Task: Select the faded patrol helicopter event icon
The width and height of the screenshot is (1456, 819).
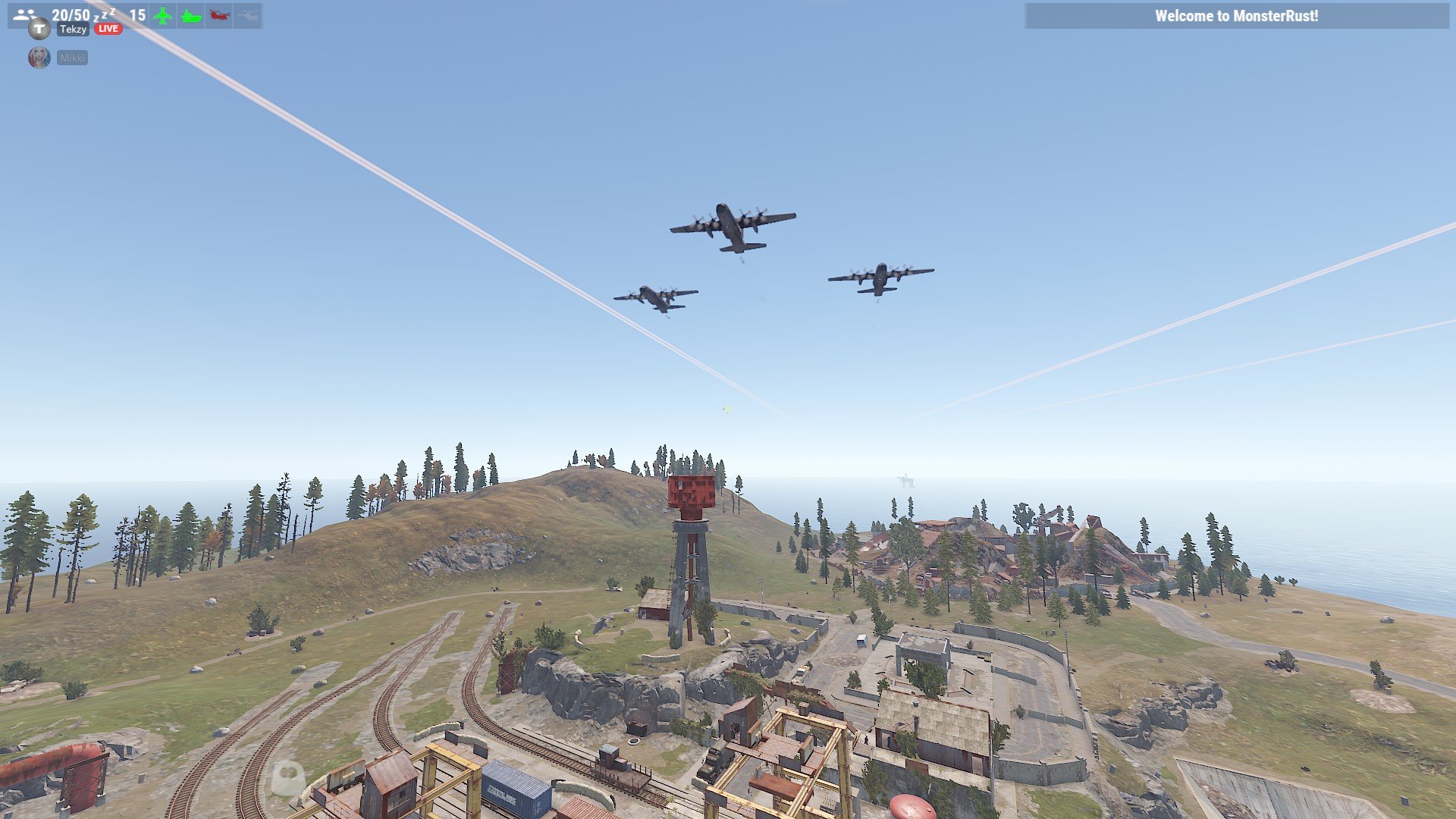Action: coord(247,15)
